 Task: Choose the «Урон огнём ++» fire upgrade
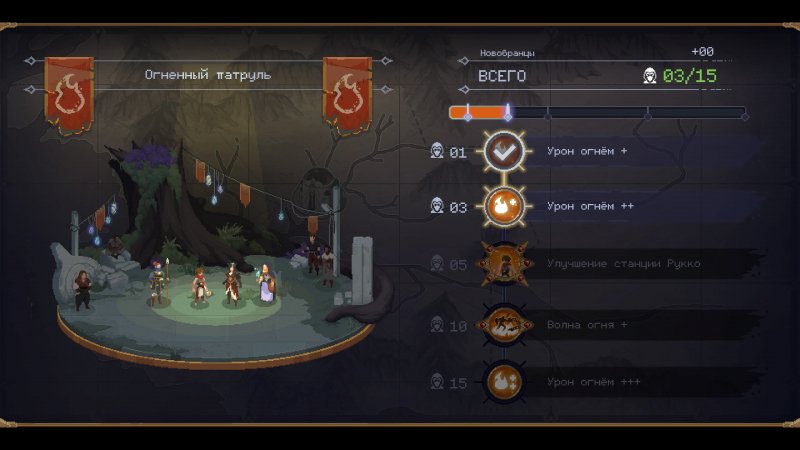591,207
